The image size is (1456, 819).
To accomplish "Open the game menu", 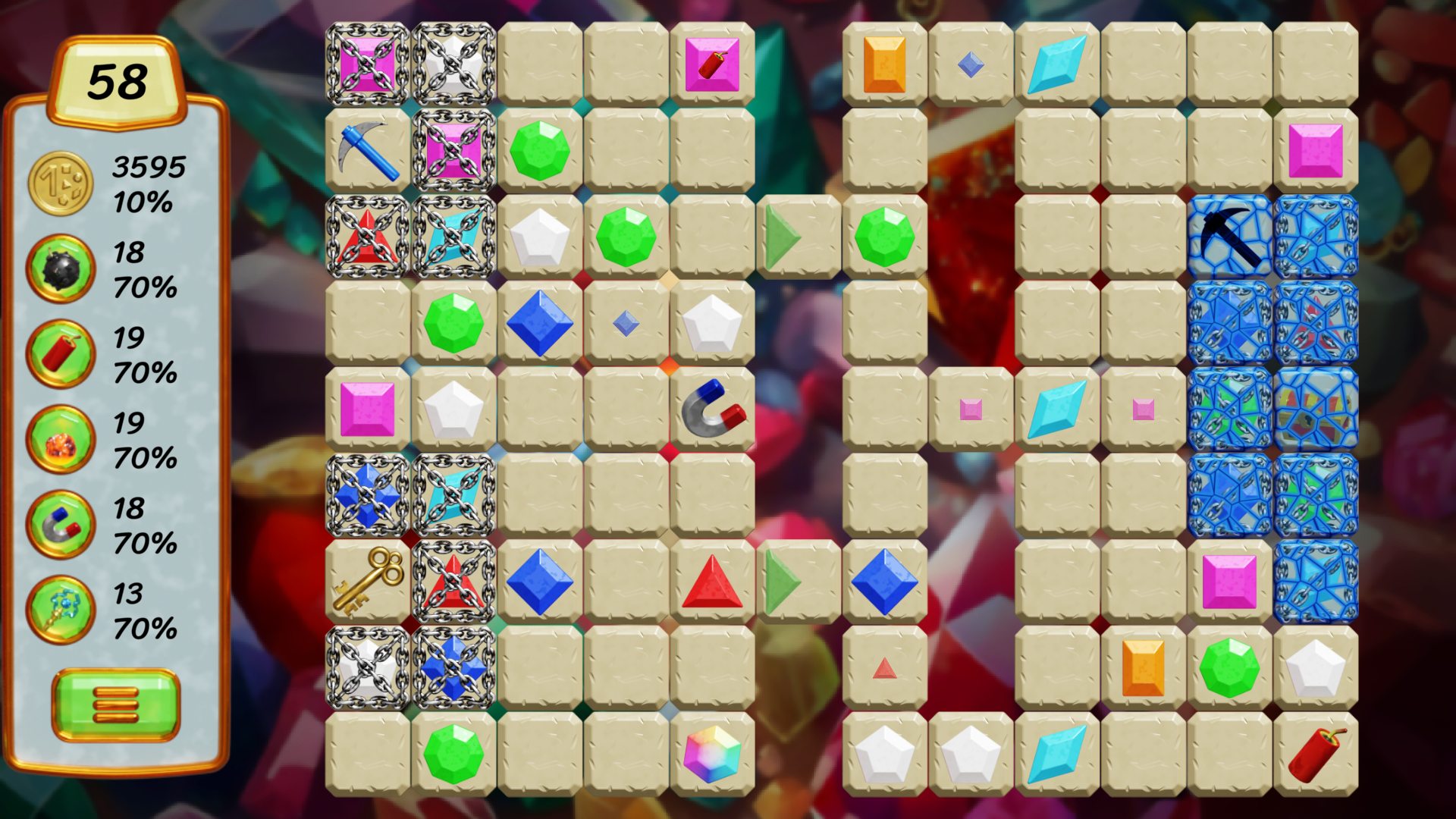I will (x=116, y=704).
